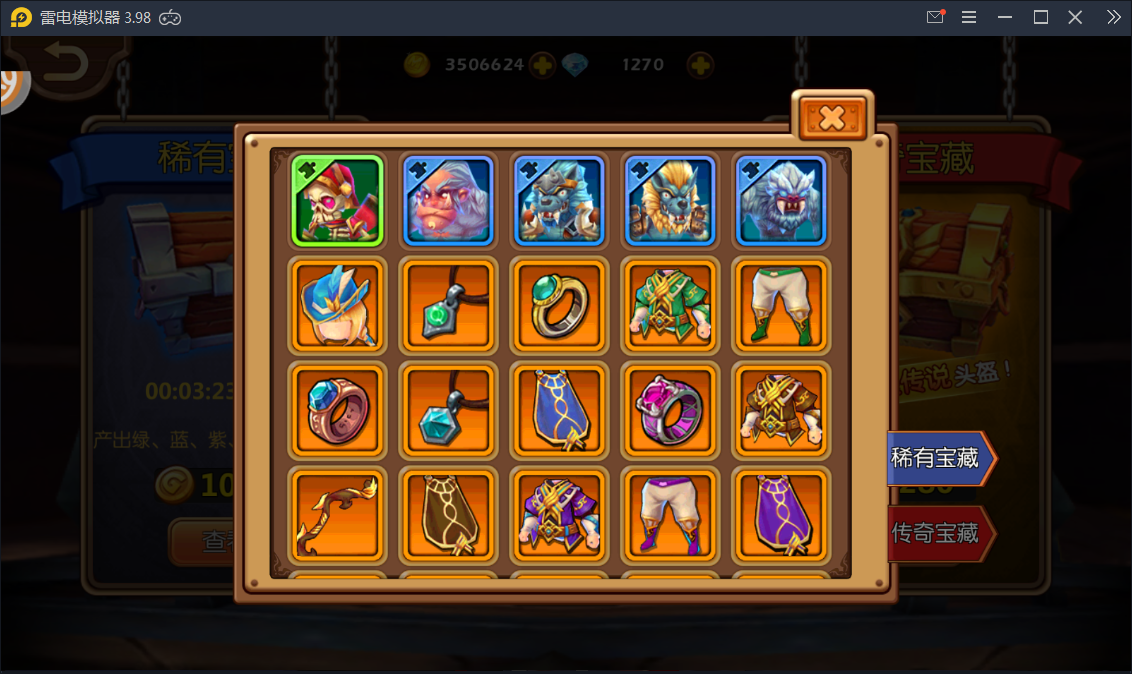Pick the yellow-maned wolf hero shard
Viewport: 1132px width, 674px height.
coord(670,200)
